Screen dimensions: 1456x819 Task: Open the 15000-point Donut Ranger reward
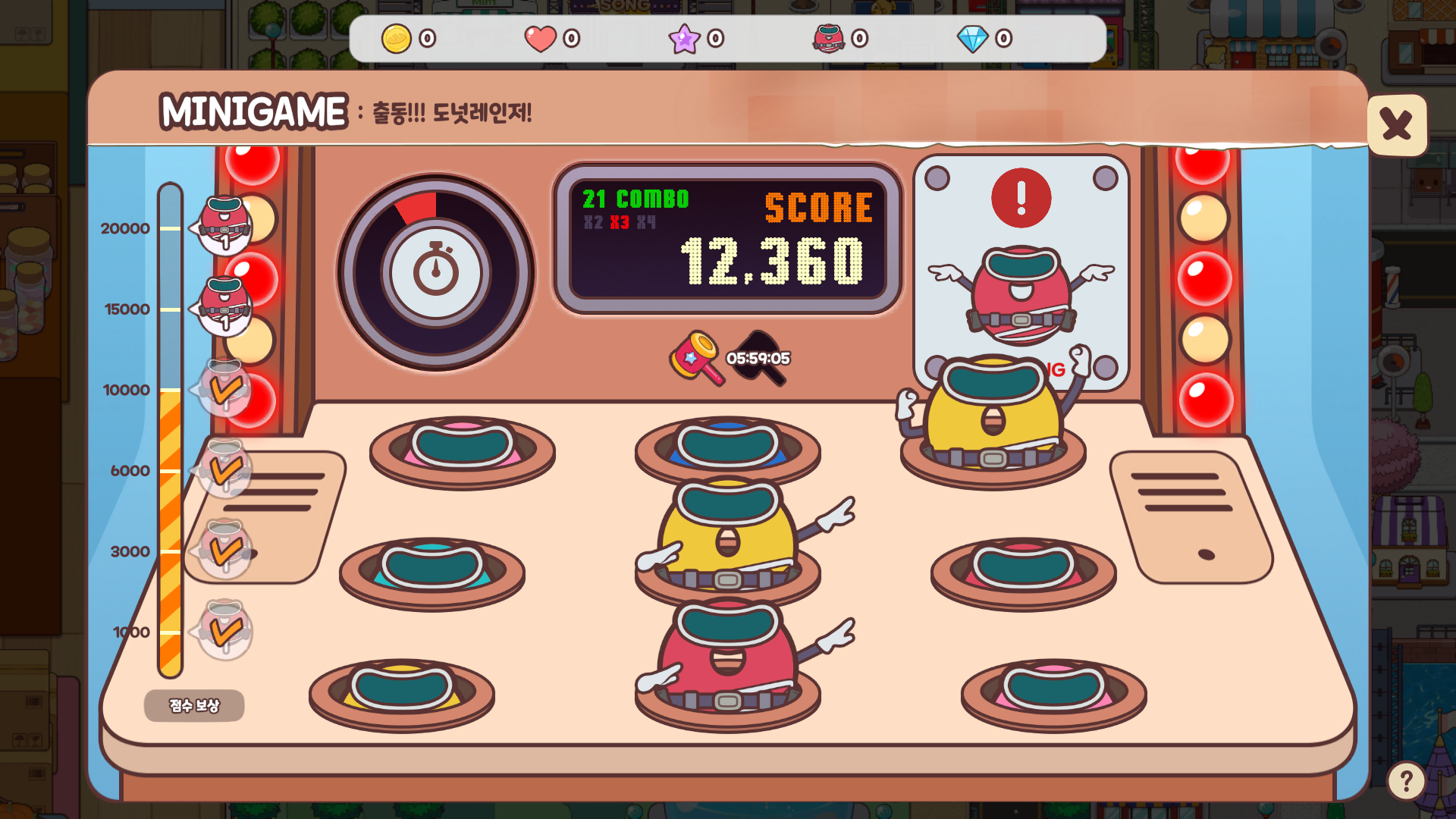(x=224, y=305)
